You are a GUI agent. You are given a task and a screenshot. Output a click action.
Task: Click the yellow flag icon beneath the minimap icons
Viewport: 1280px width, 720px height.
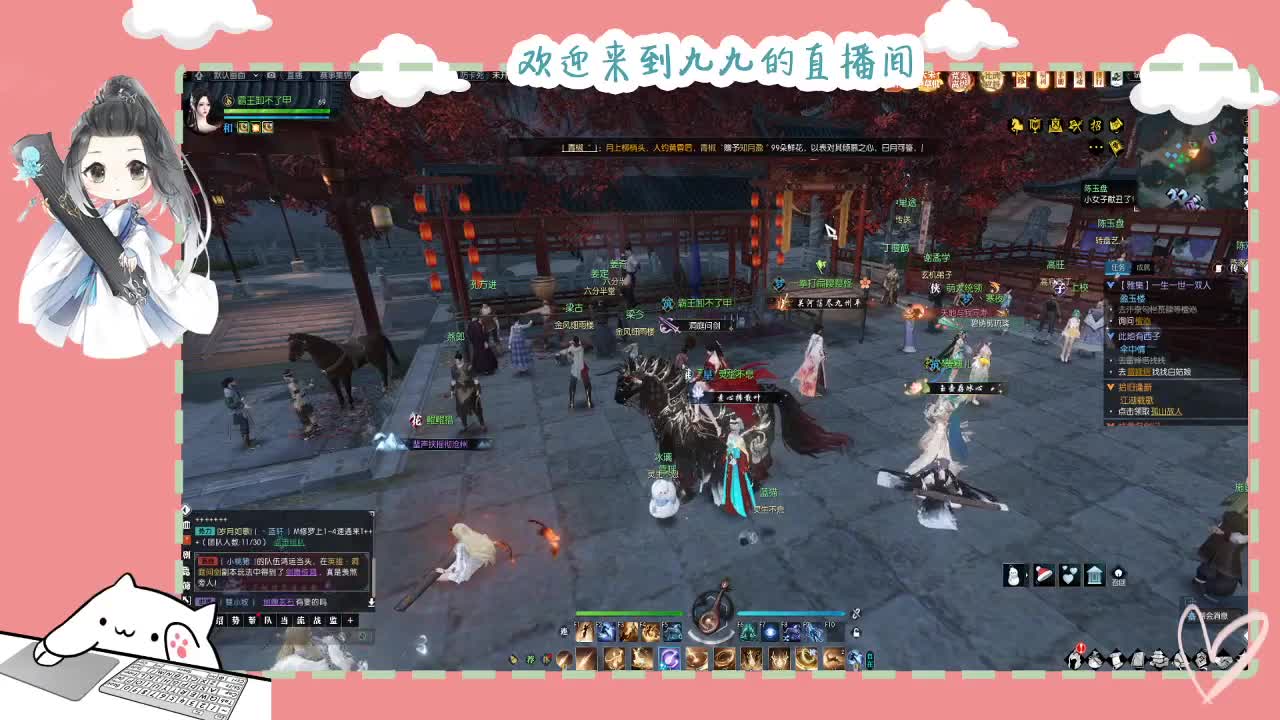click(x=1115, y=147)
